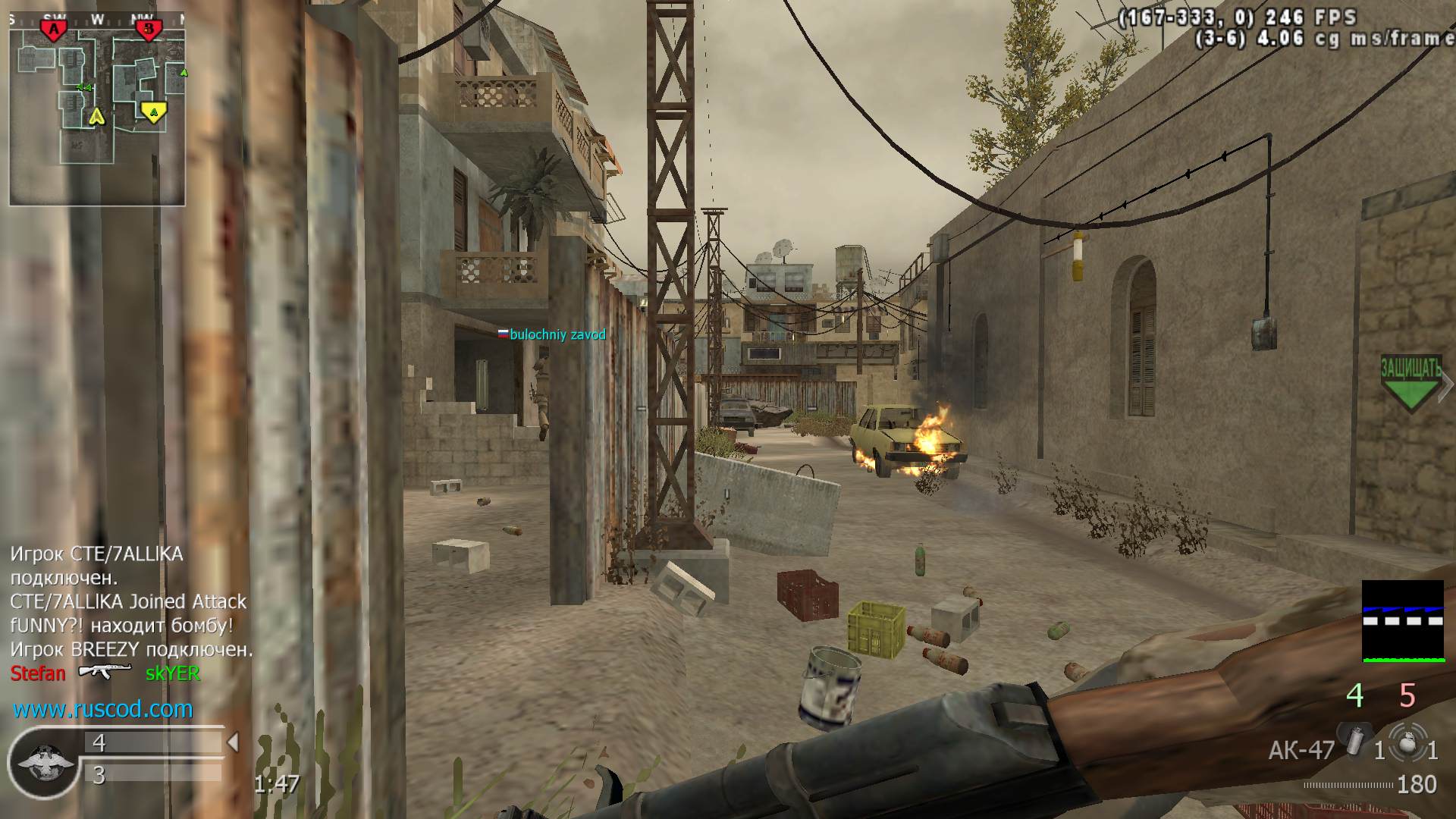Click the minimap in the corner
1456x819 pixels.
coord(97,108)
